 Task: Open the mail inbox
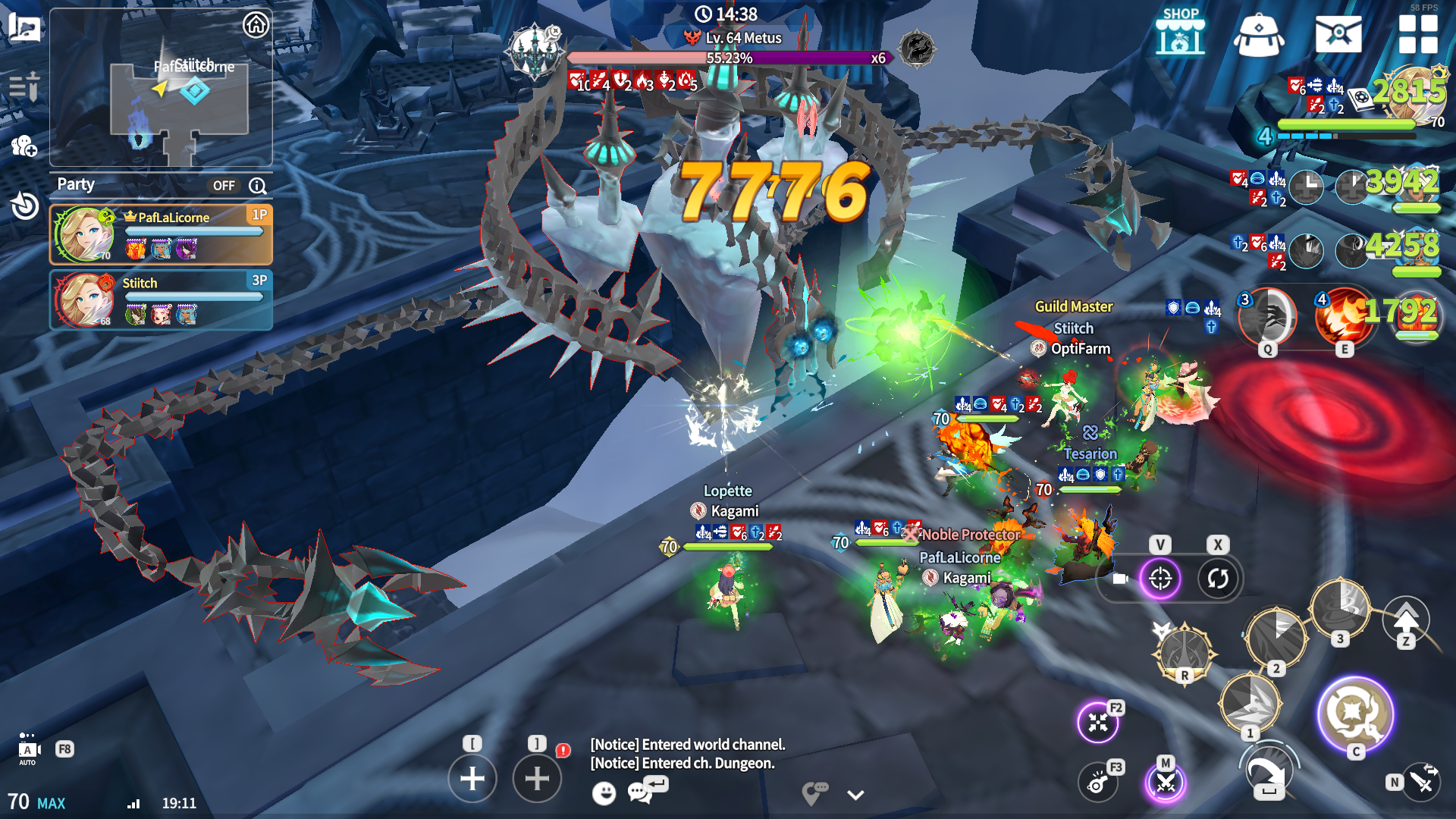1338,34
